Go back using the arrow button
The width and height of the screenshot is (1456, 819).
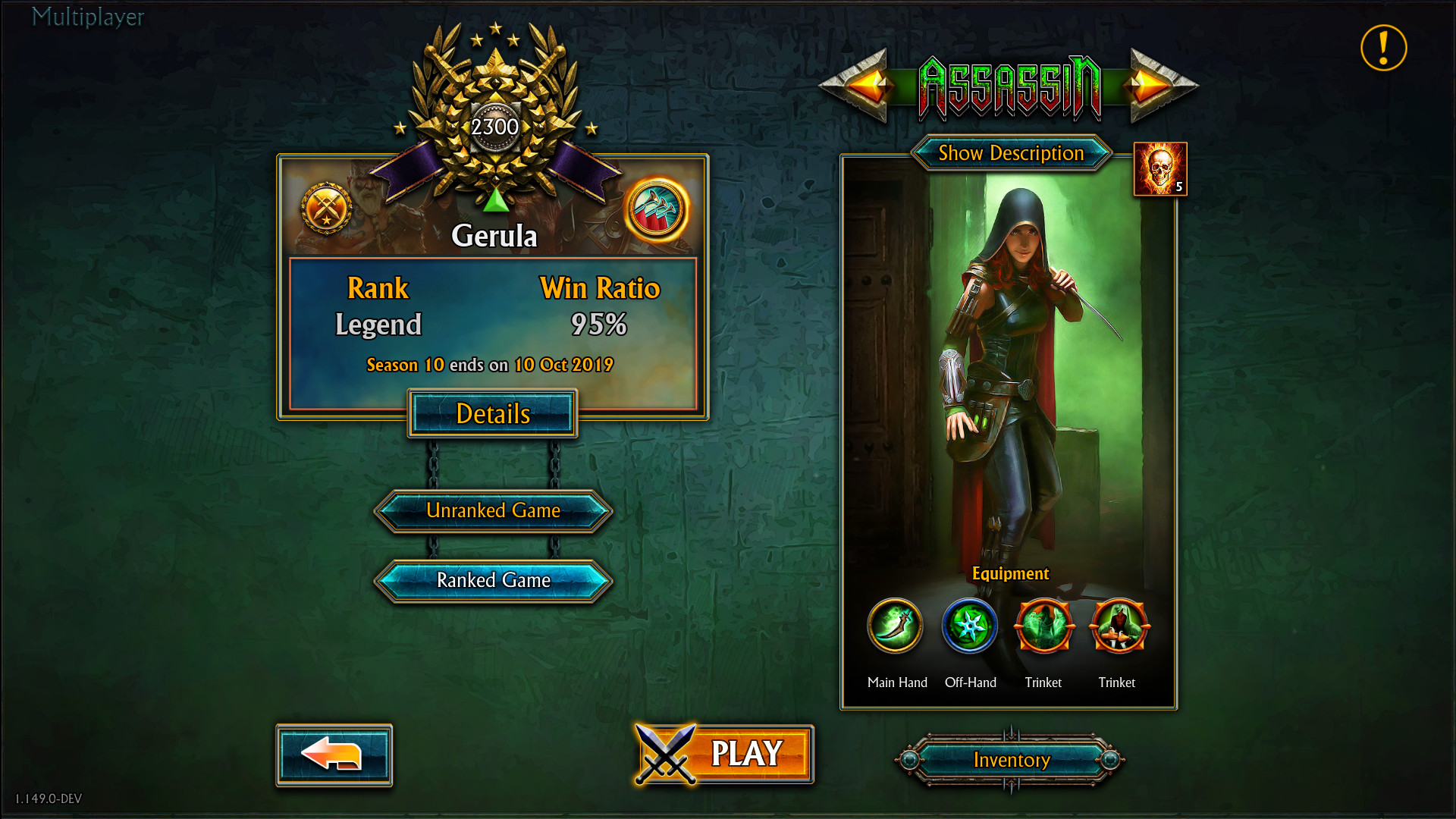(x=334, y=755)
